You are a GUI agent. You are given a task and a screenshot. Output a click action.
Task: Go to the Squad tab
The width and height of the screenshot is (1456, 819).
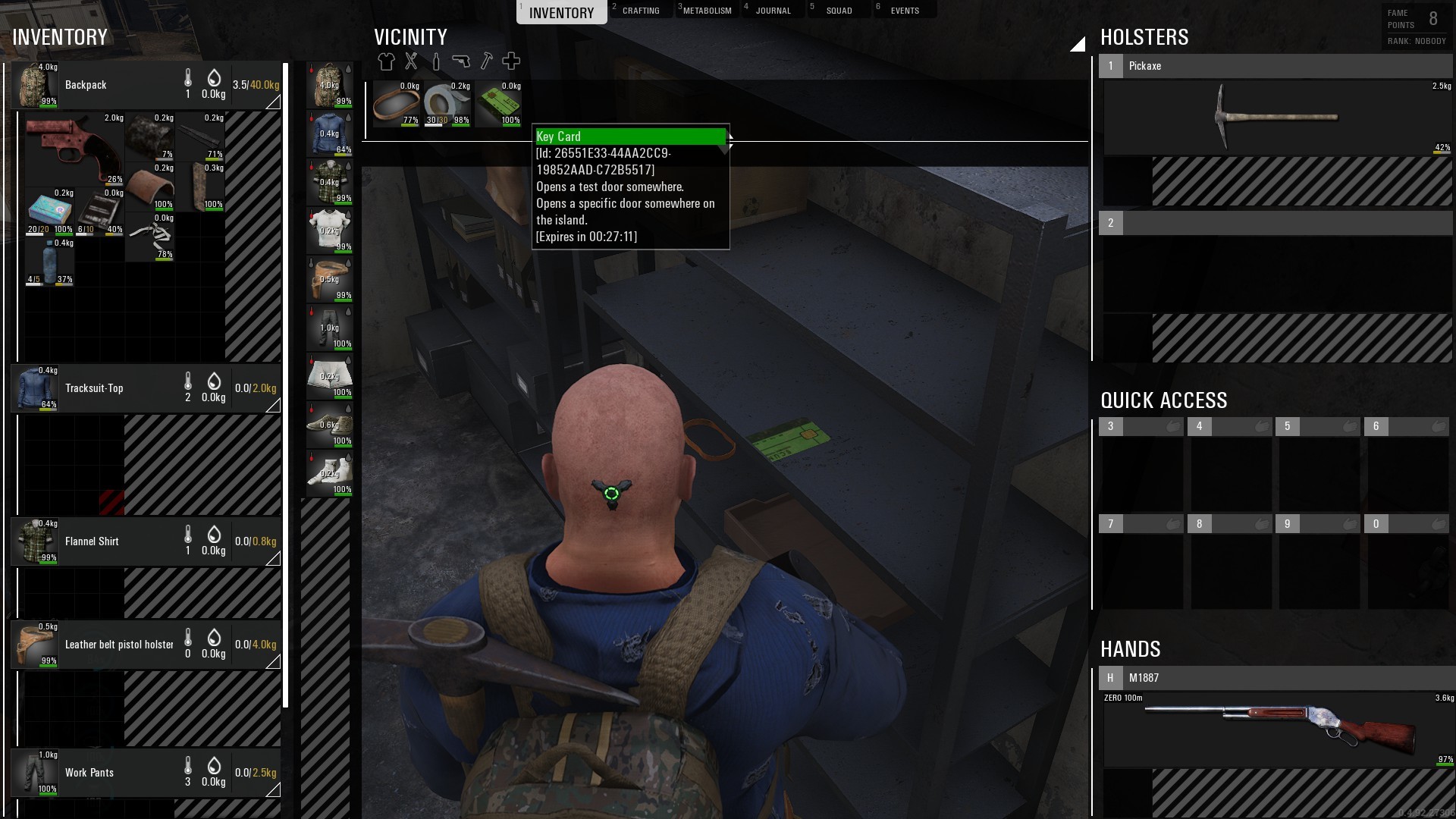coord(838,11)
